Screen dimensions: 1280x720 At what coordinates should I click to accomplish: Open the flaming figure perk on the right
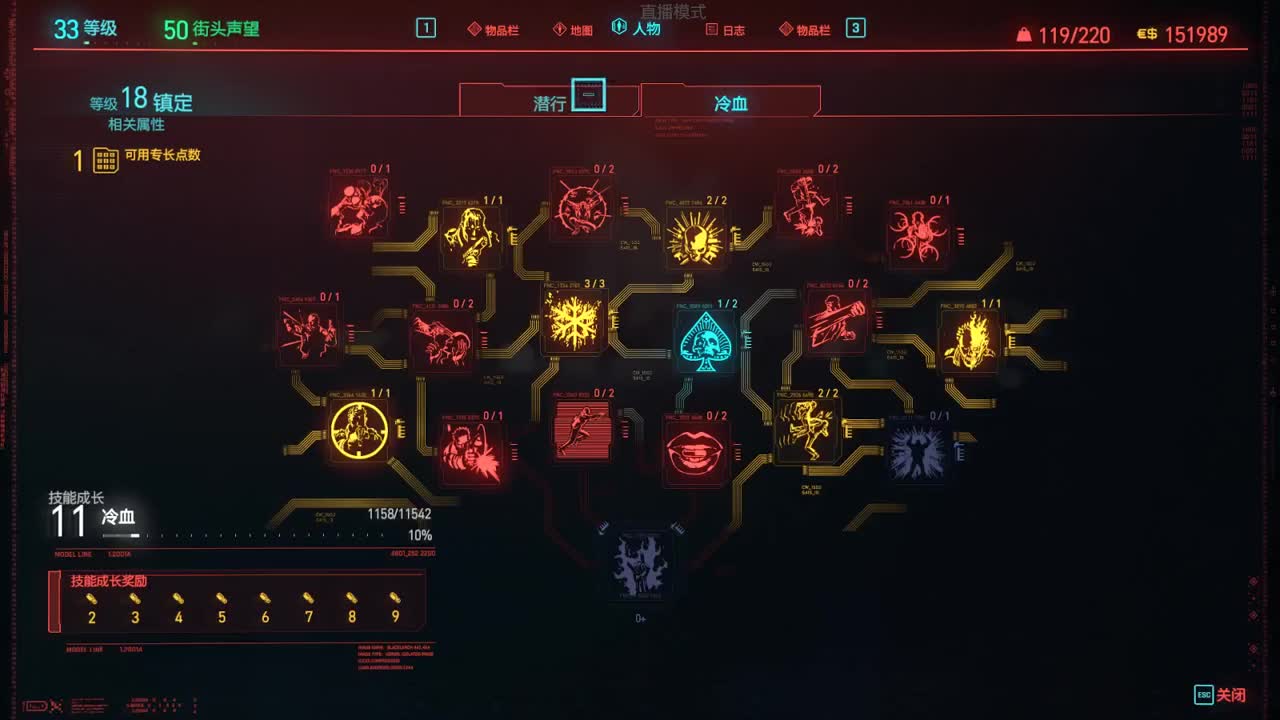[x=966, y=338]
